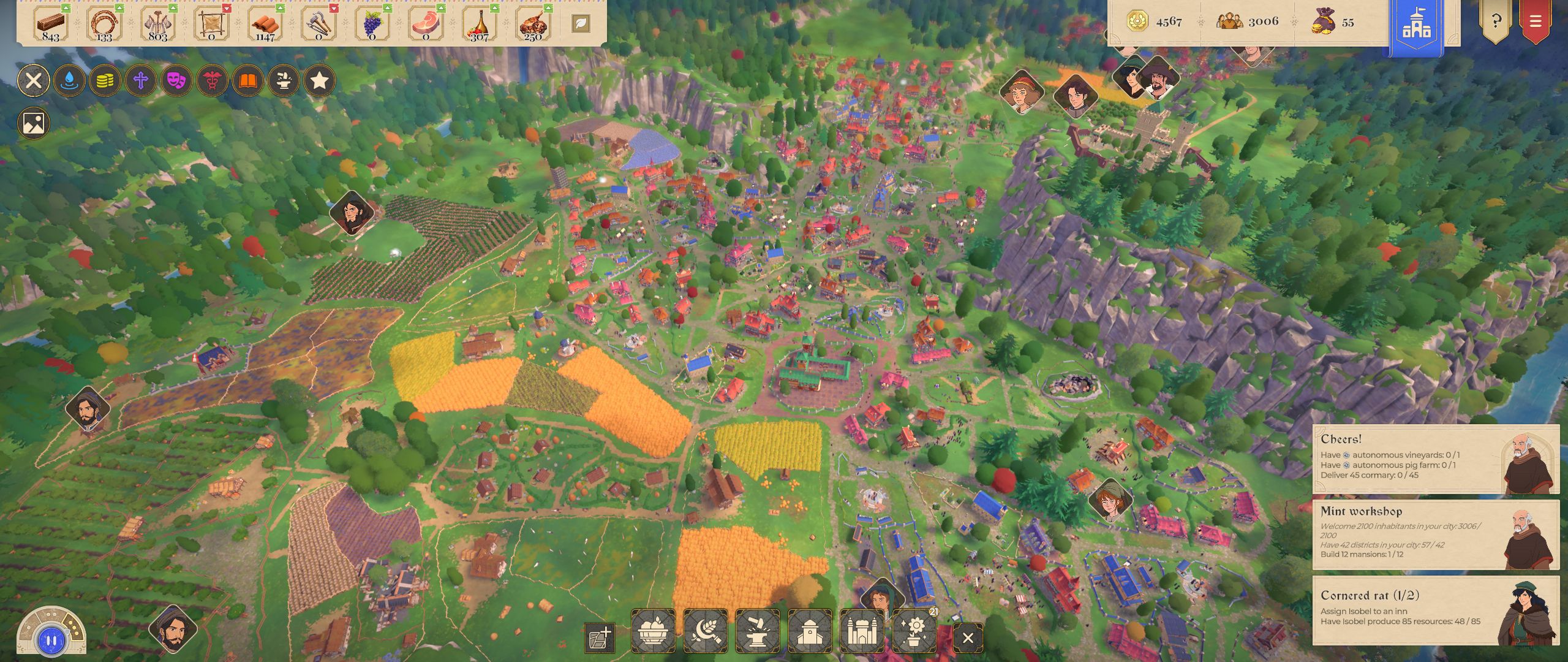
Task: Open the question mark help banner
Action: click(1495, 22)
